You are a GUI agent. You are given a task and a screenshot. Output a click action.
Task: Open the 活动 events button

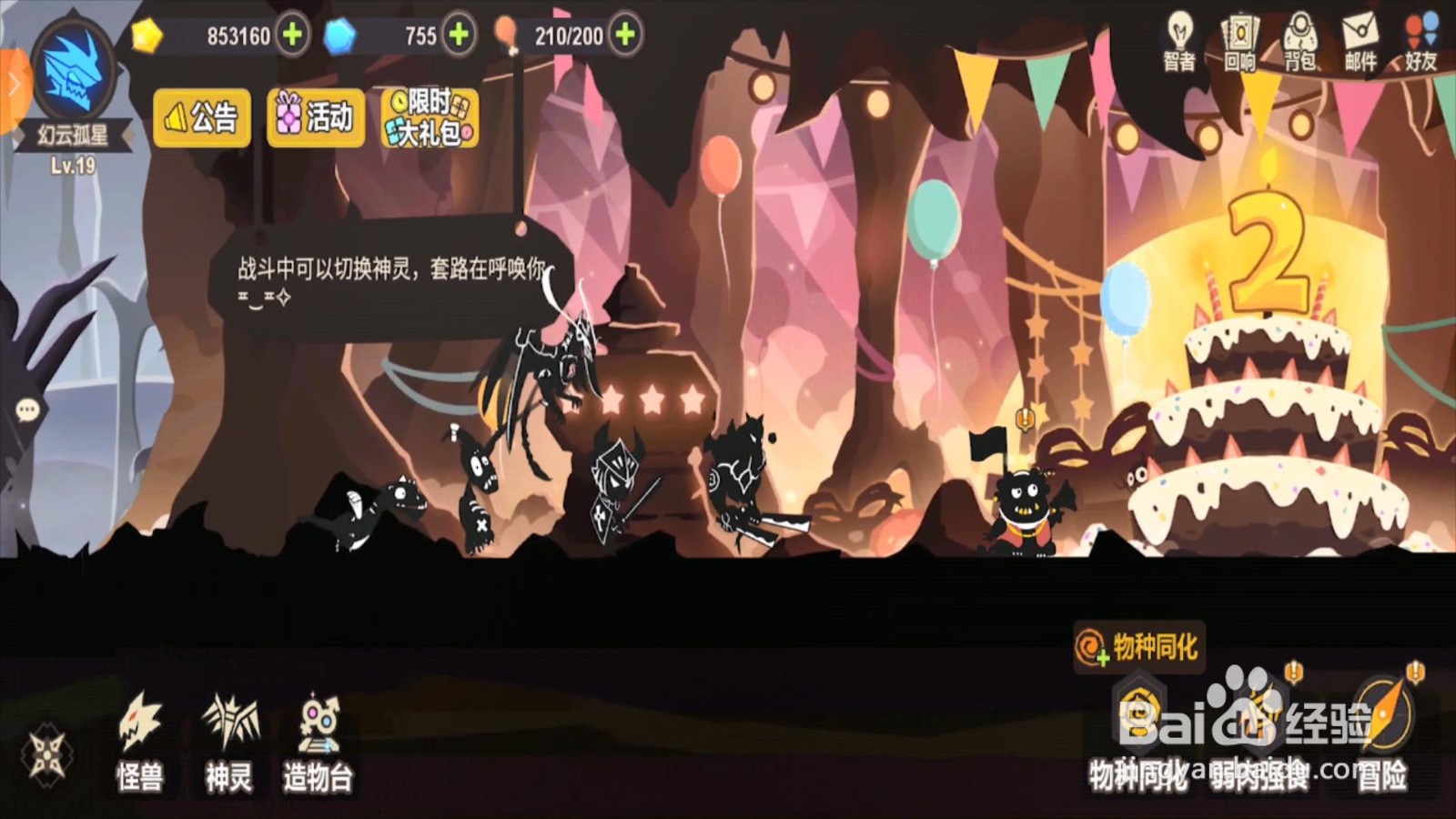coord(315,116)
